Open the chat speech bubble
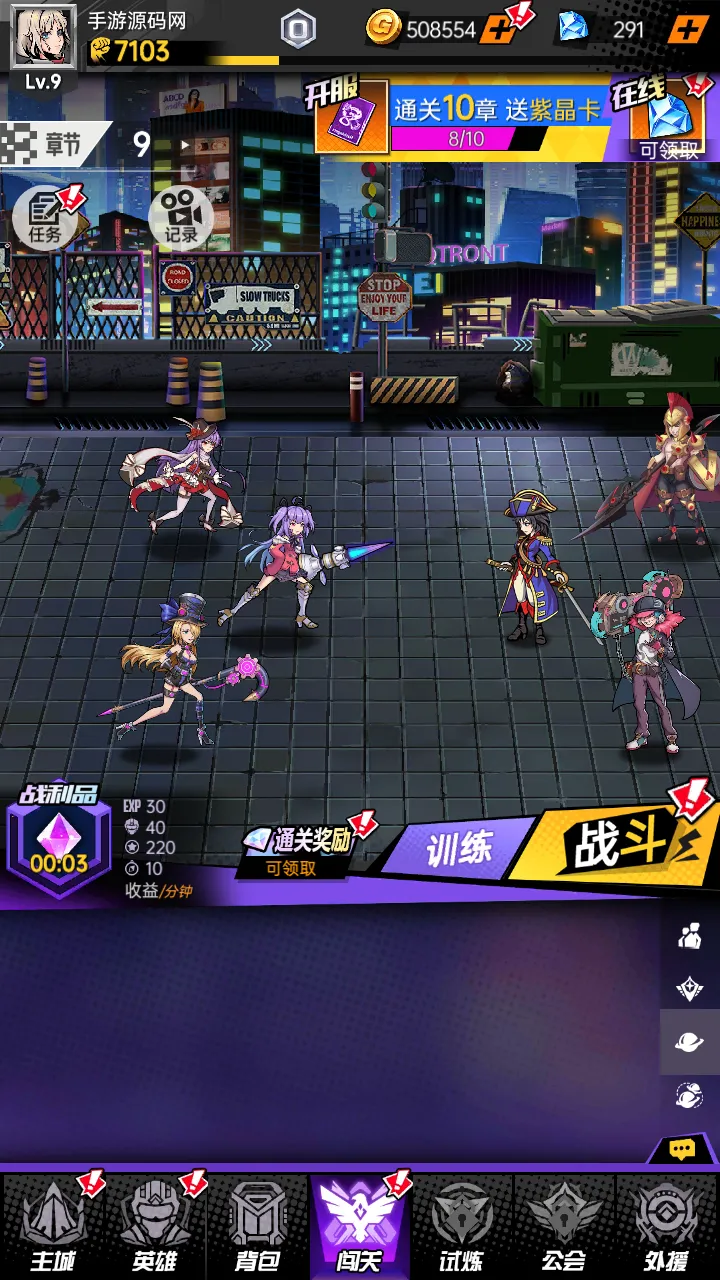720x1280 pixels. tap(682, 1150)
